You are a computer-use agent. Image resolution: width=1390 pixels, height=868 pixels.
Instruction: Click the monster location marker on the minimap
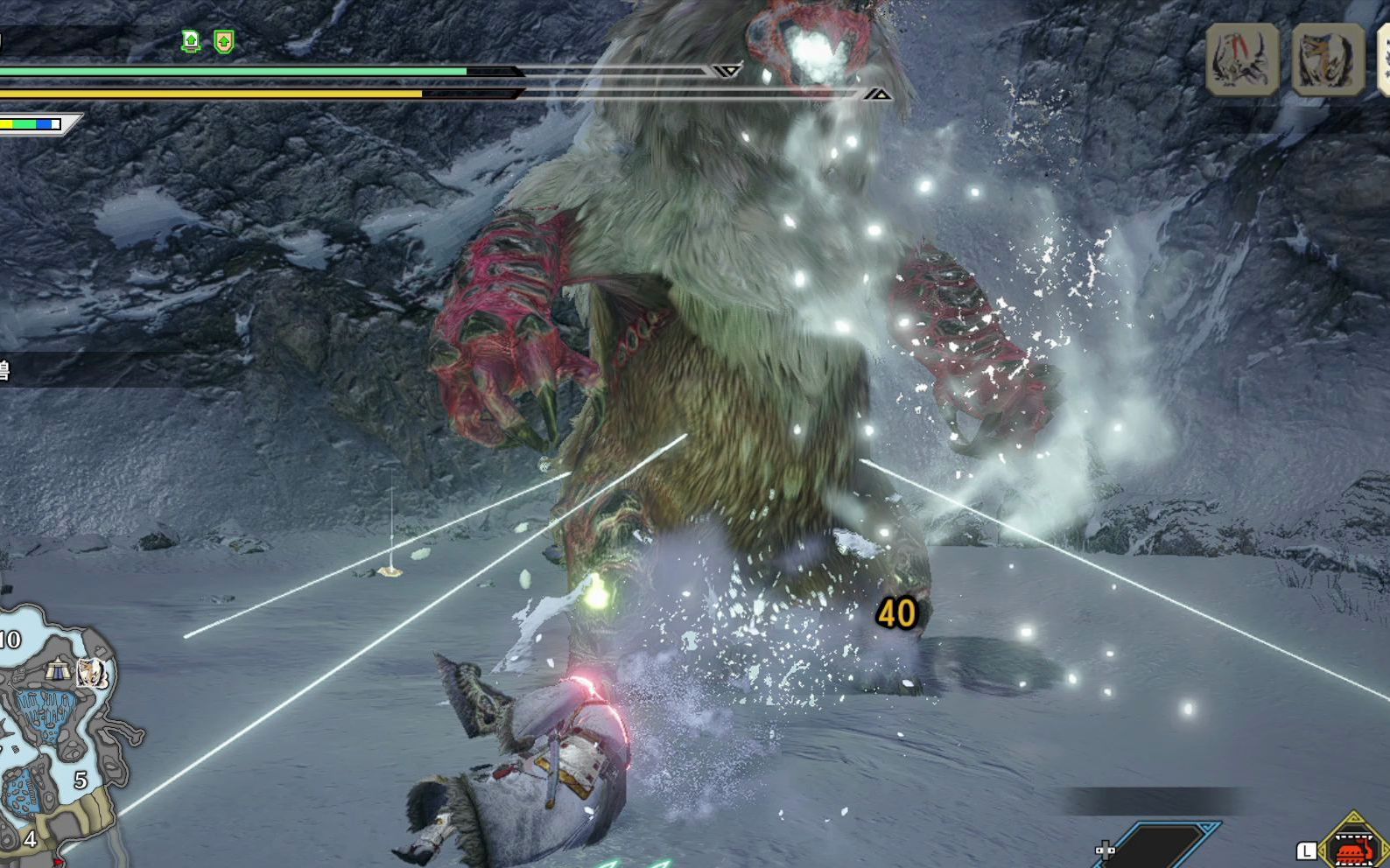click(91, 672)
